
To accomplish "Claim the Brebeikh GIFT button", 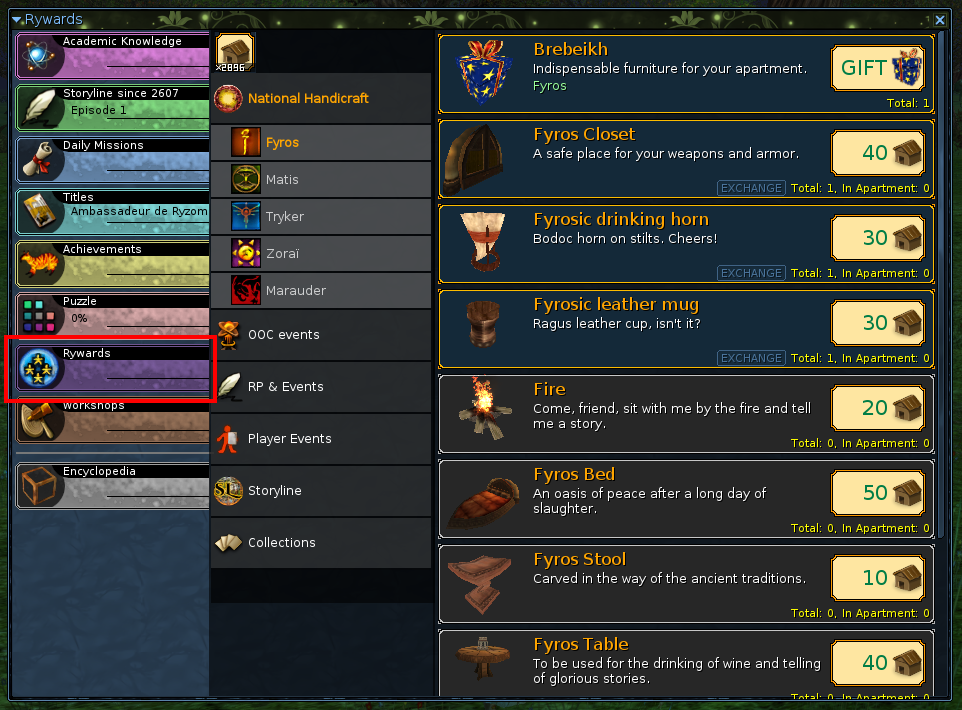I will point(877,68).
